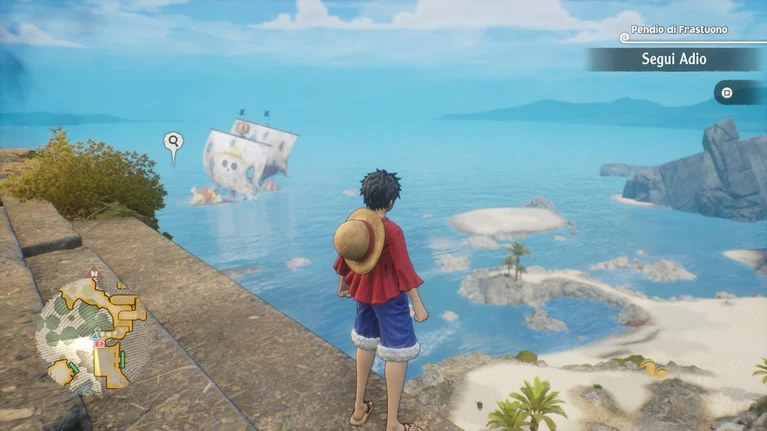Image resolution: width=767 pixels, height=431 pixels.
Task: Open the circular minimap
Action: click(x=92, y=333)
